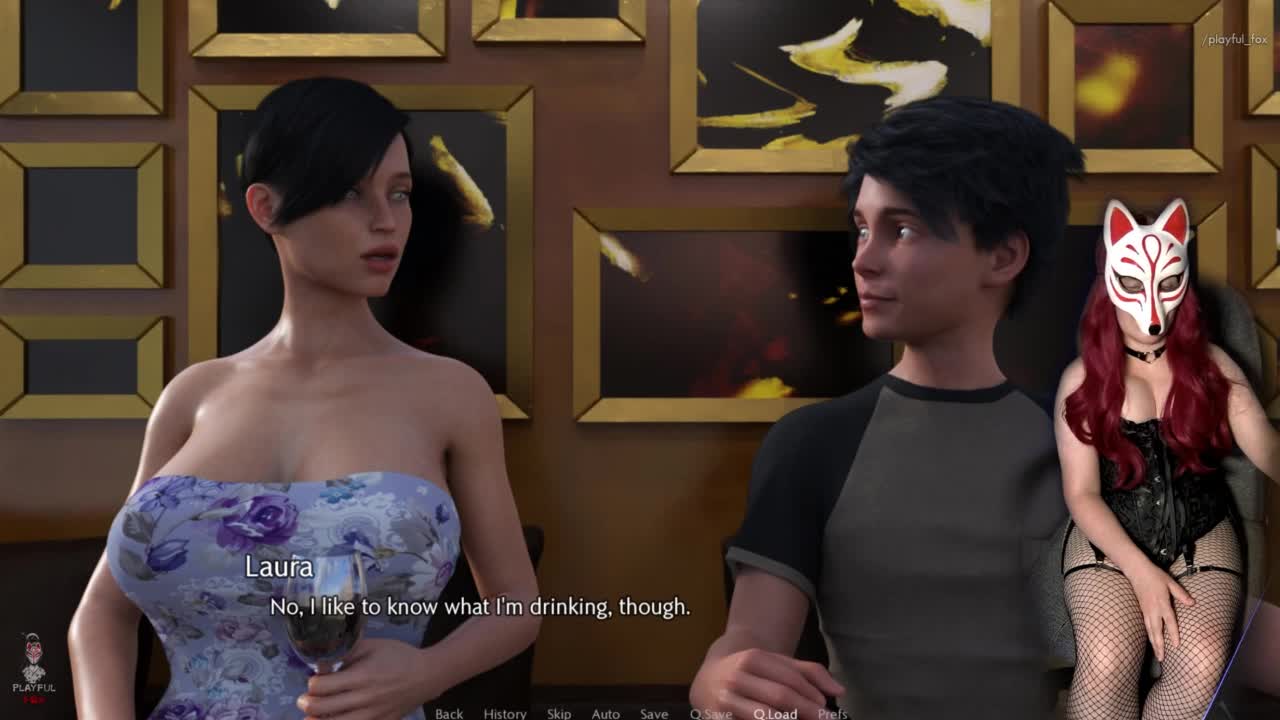Image resolution: width=1280 pixels, height=720 pixels.
Task: Click Q.Save to quick save
Action: [710, 713]
